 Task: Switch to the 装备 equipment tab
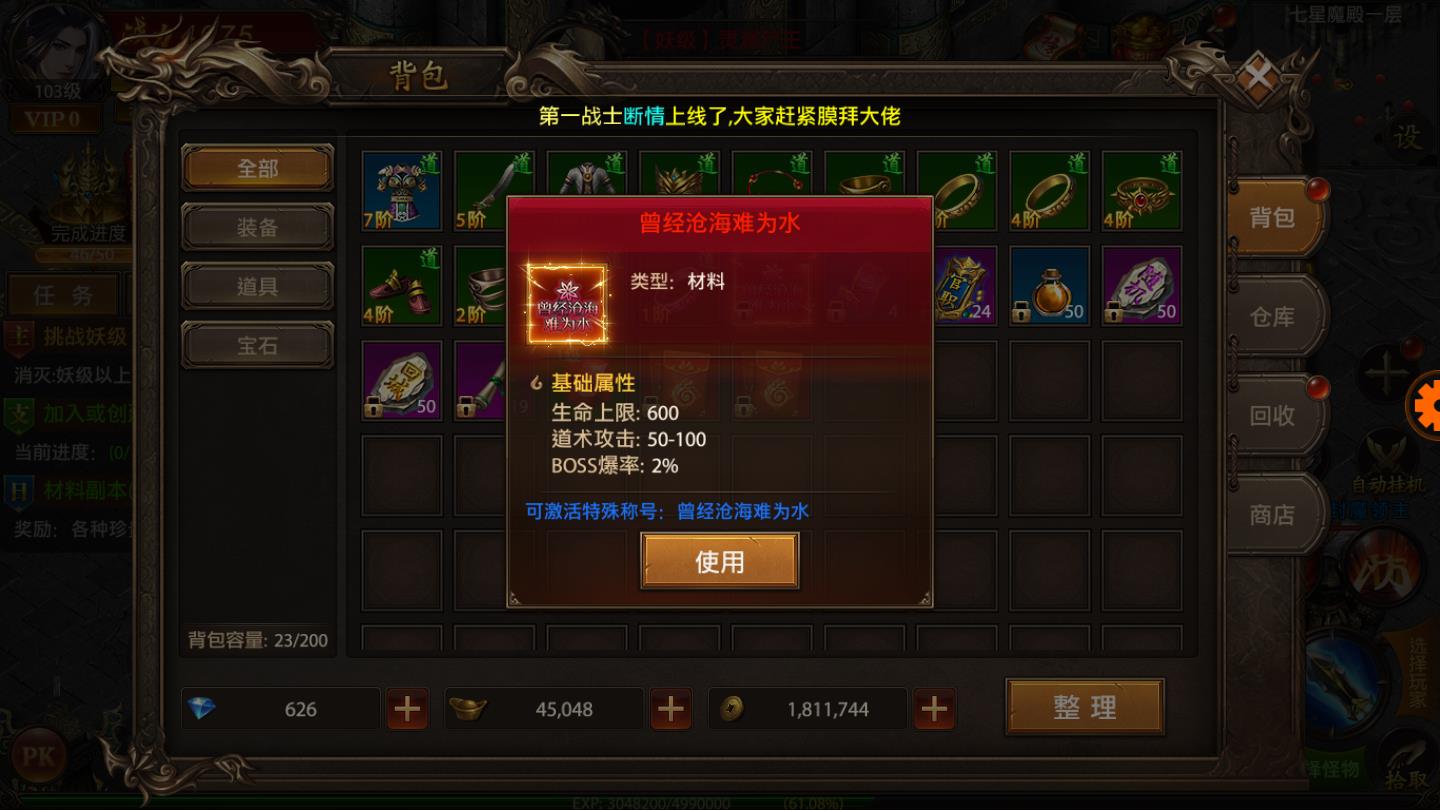(256, 227)
